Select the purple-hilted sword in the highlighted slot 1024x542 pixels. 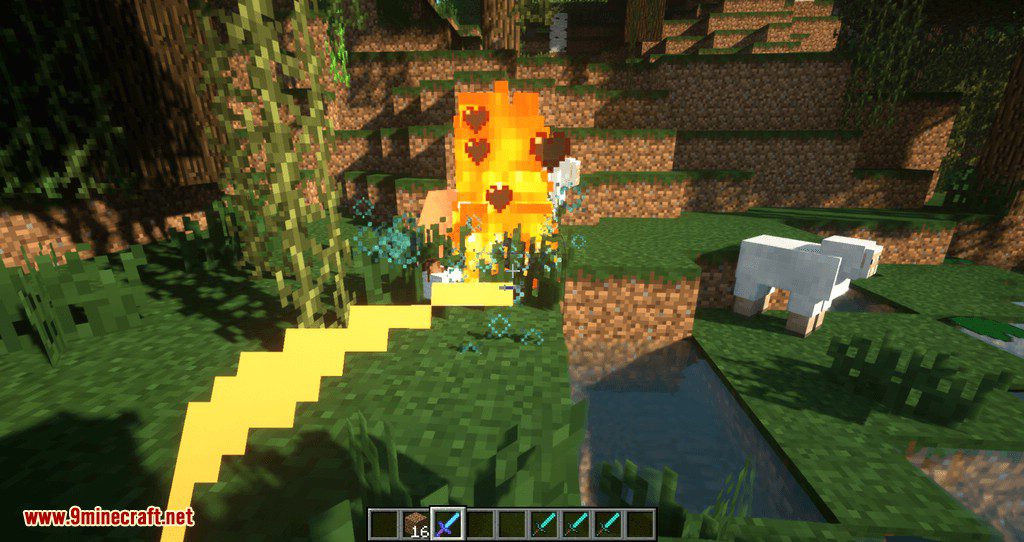tap(448, 523)
